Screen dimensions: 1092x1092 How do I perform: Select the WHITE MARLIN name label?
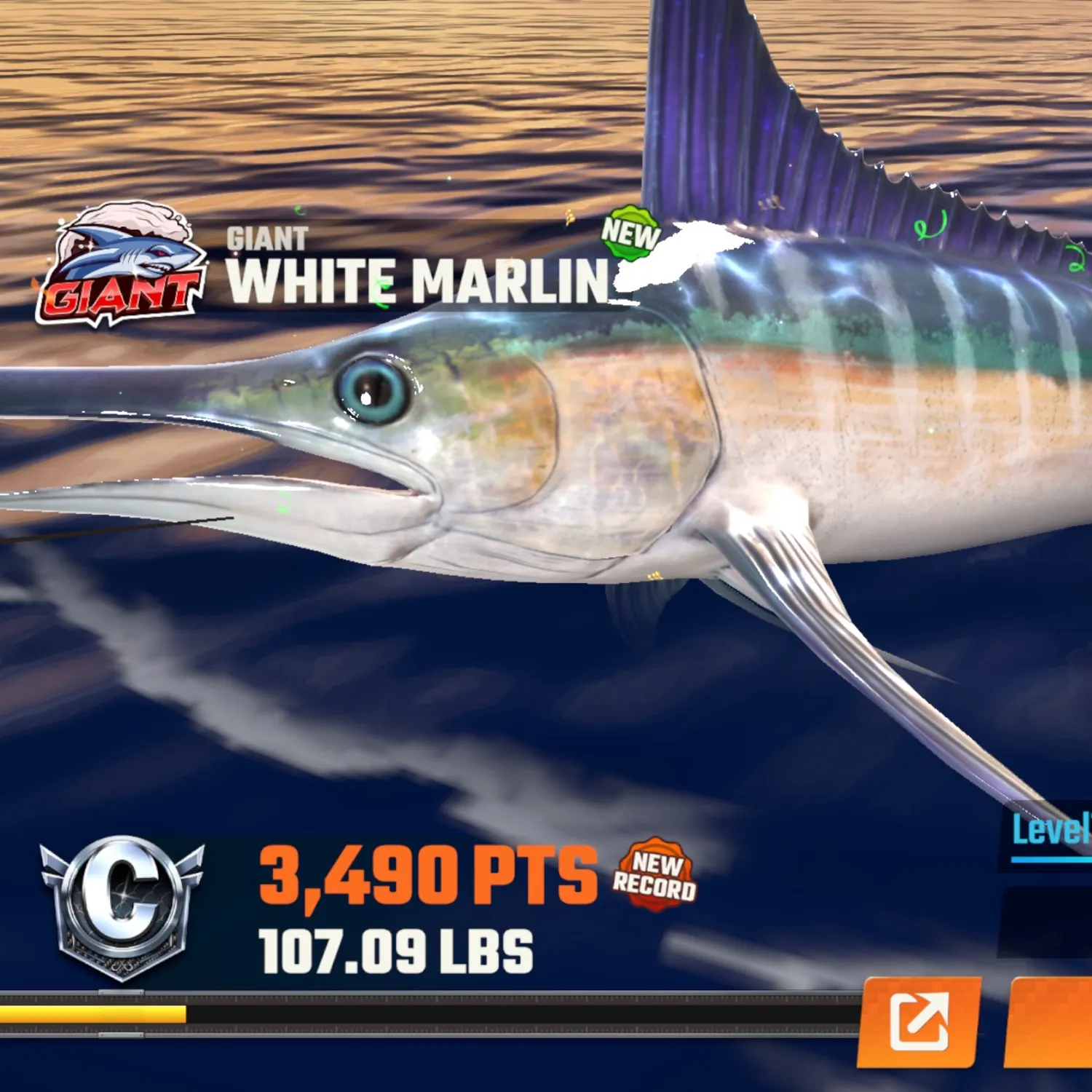(x=421, y=280)
